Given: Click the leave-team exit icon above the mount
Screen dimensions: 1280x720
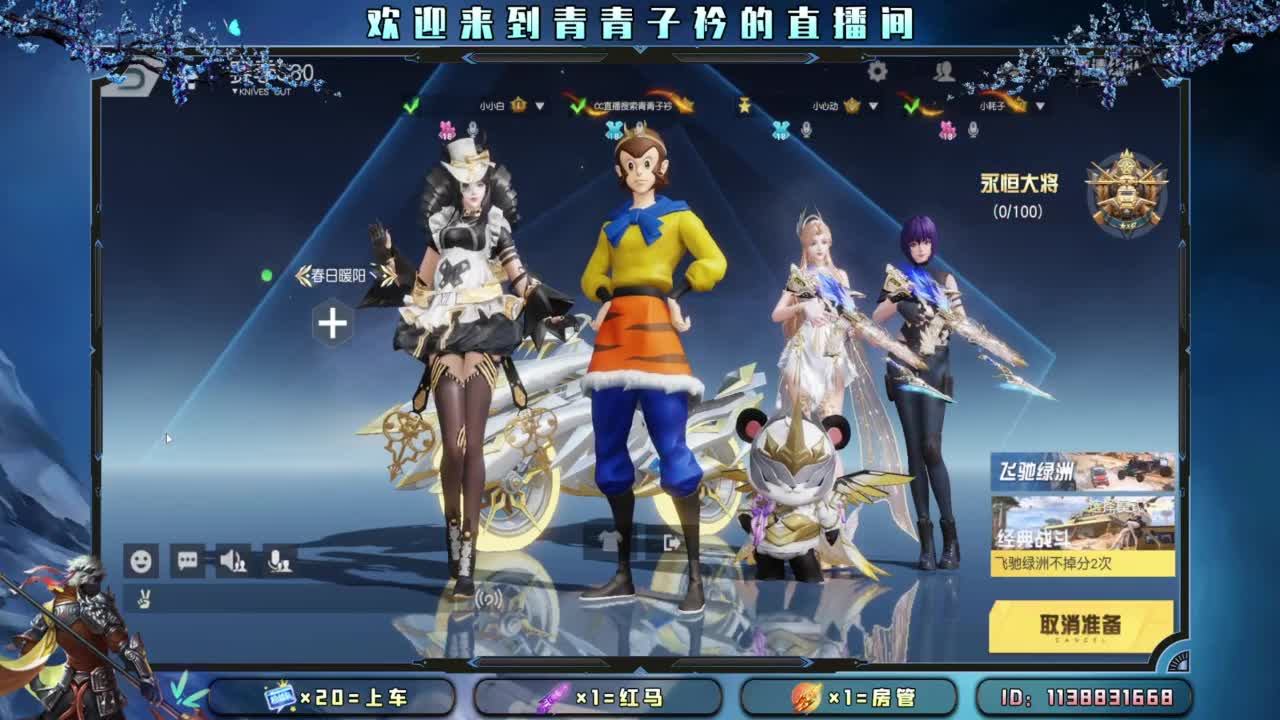Looking at the screenshot, I should coord(672,542).
